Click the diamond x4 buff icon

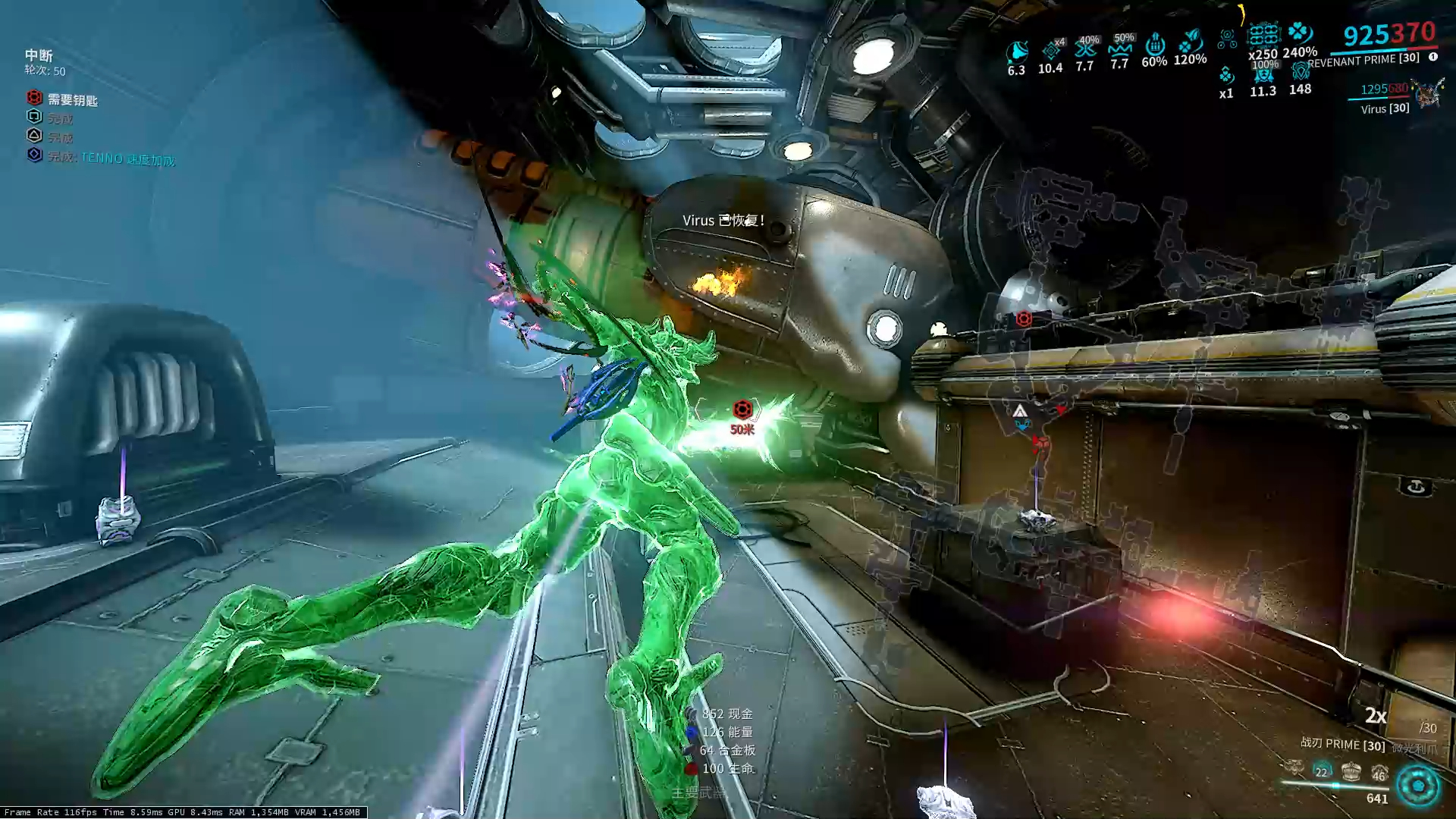pyautogui.click(x=1051, y=50)
